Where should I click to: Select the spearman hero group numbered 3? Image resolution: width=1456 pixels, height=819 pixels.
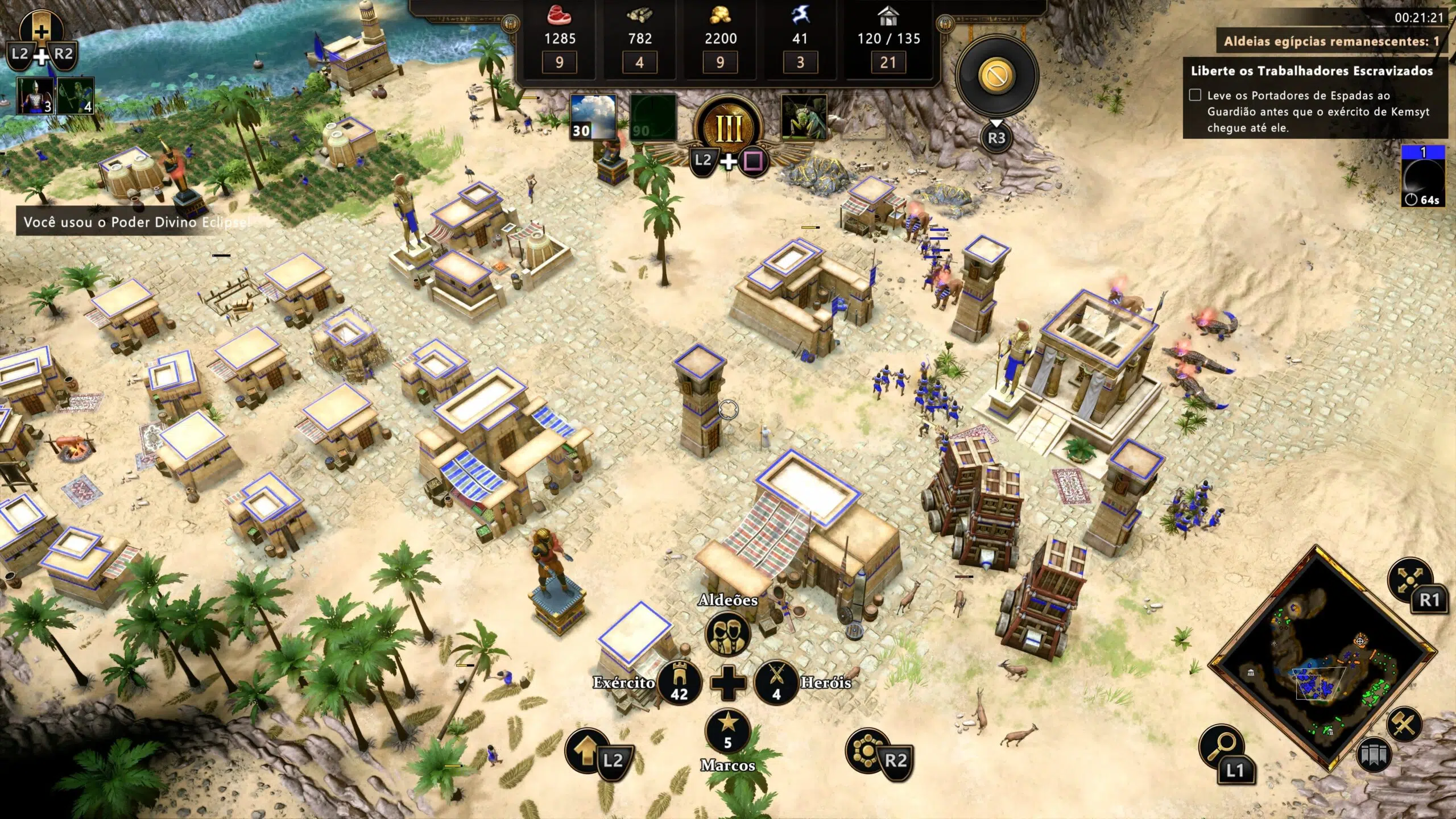coord(35,96)
